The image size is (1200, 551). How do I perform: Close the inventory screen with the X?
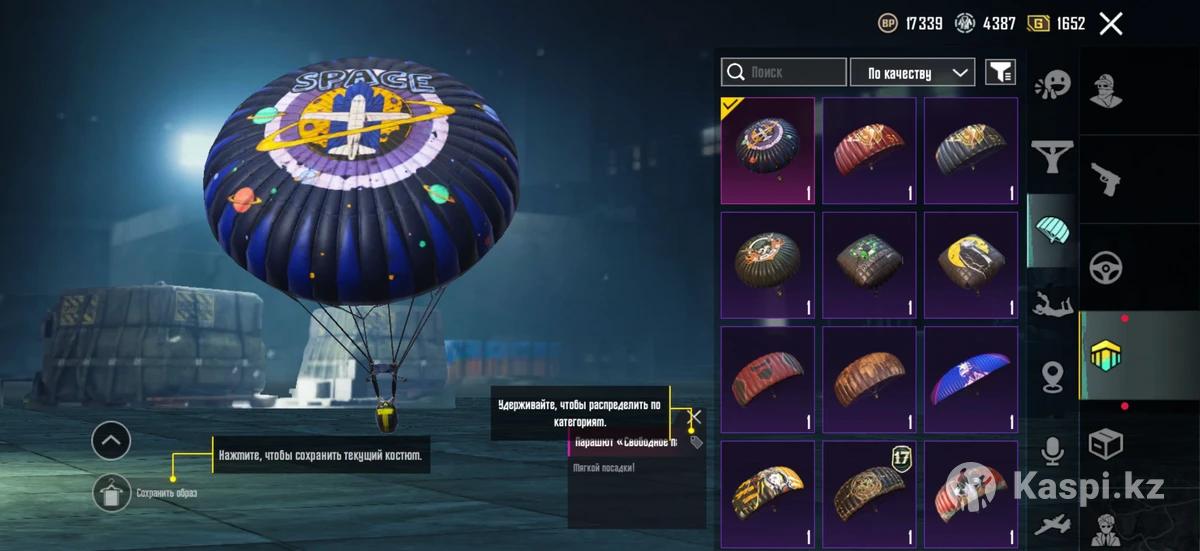[x=1111, y=24]
